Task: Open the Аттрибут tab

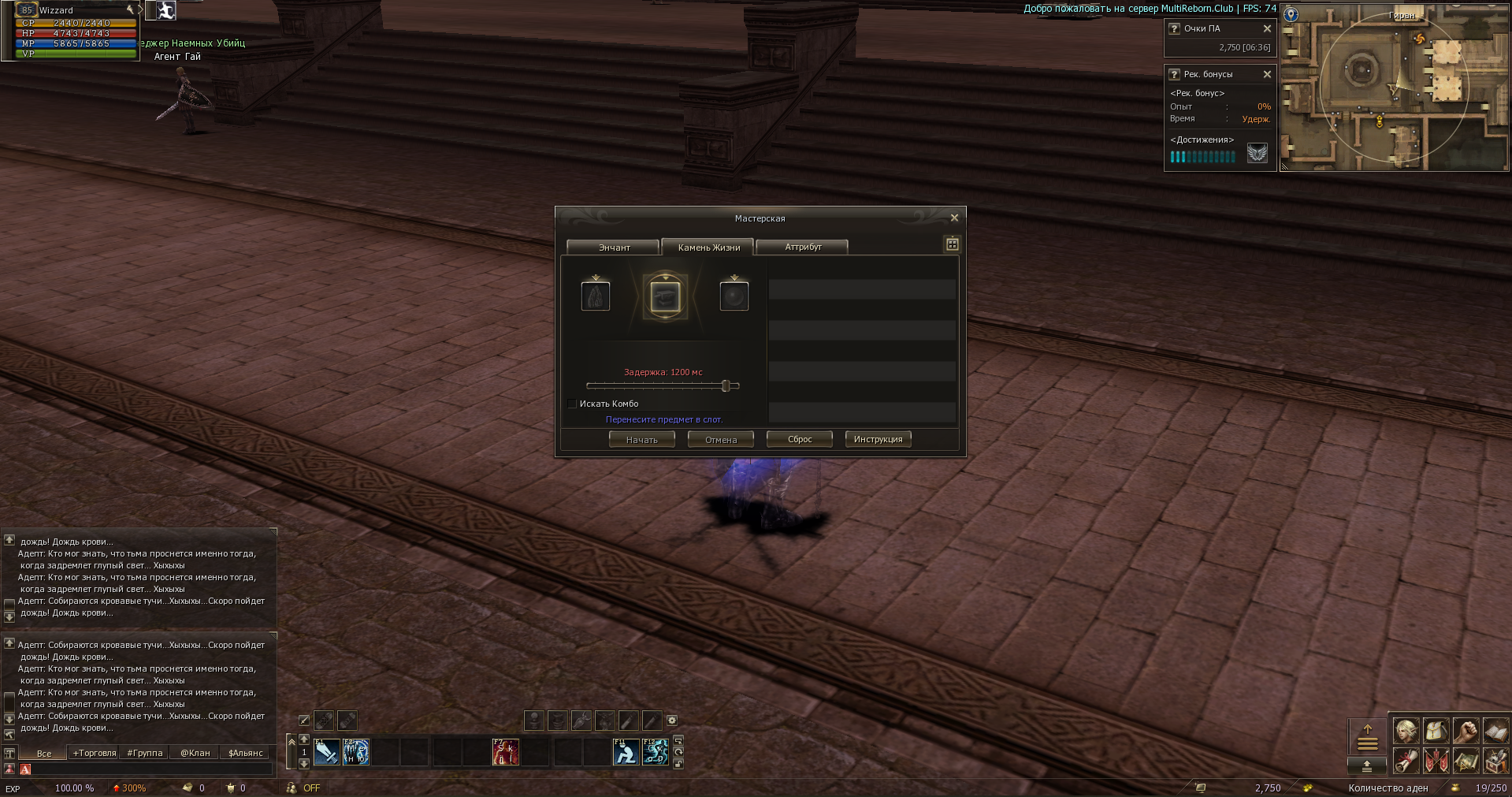Action: point(802,248)
